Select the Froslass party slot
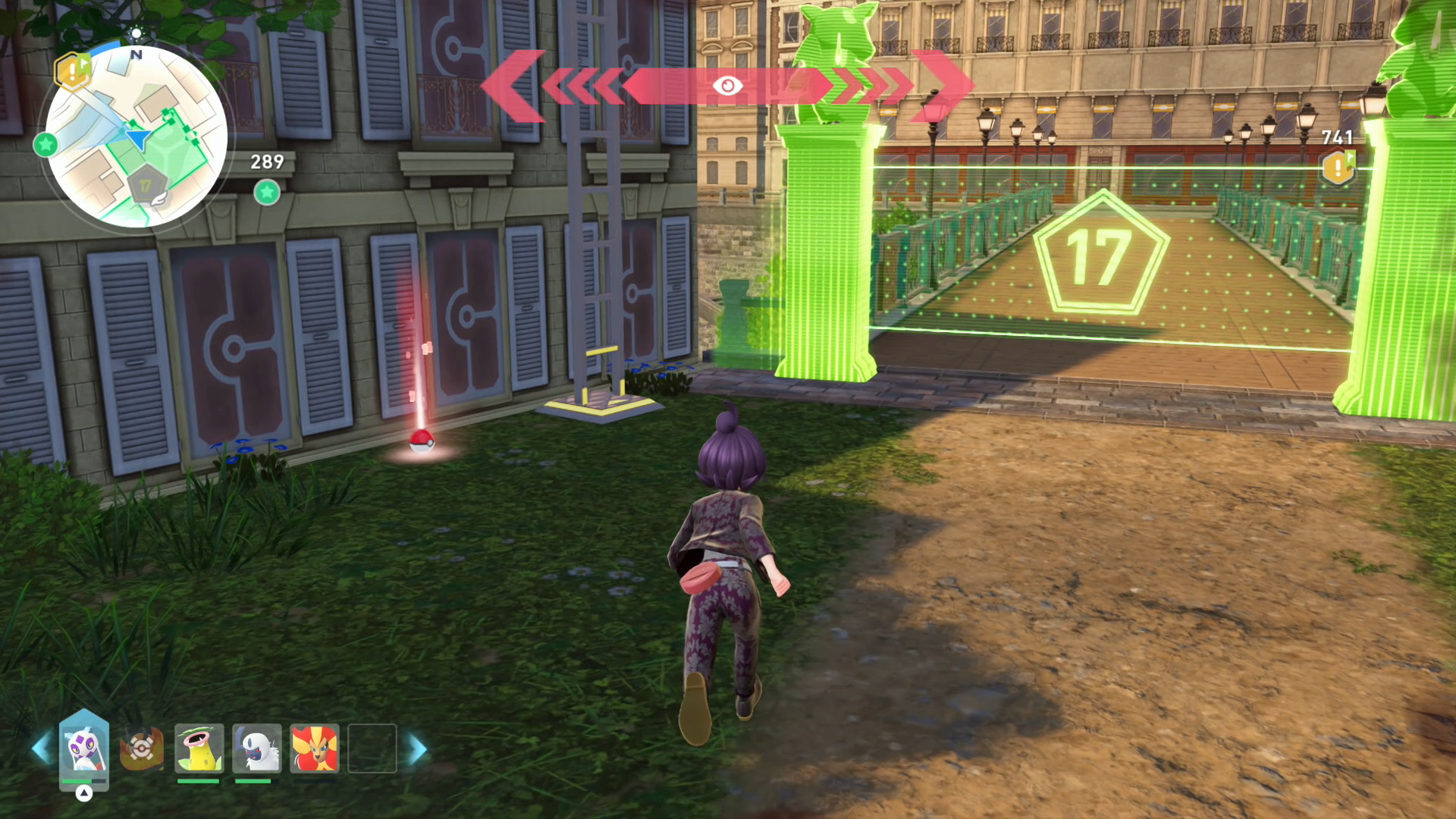The image size is (1456, 819). [84, 748]
